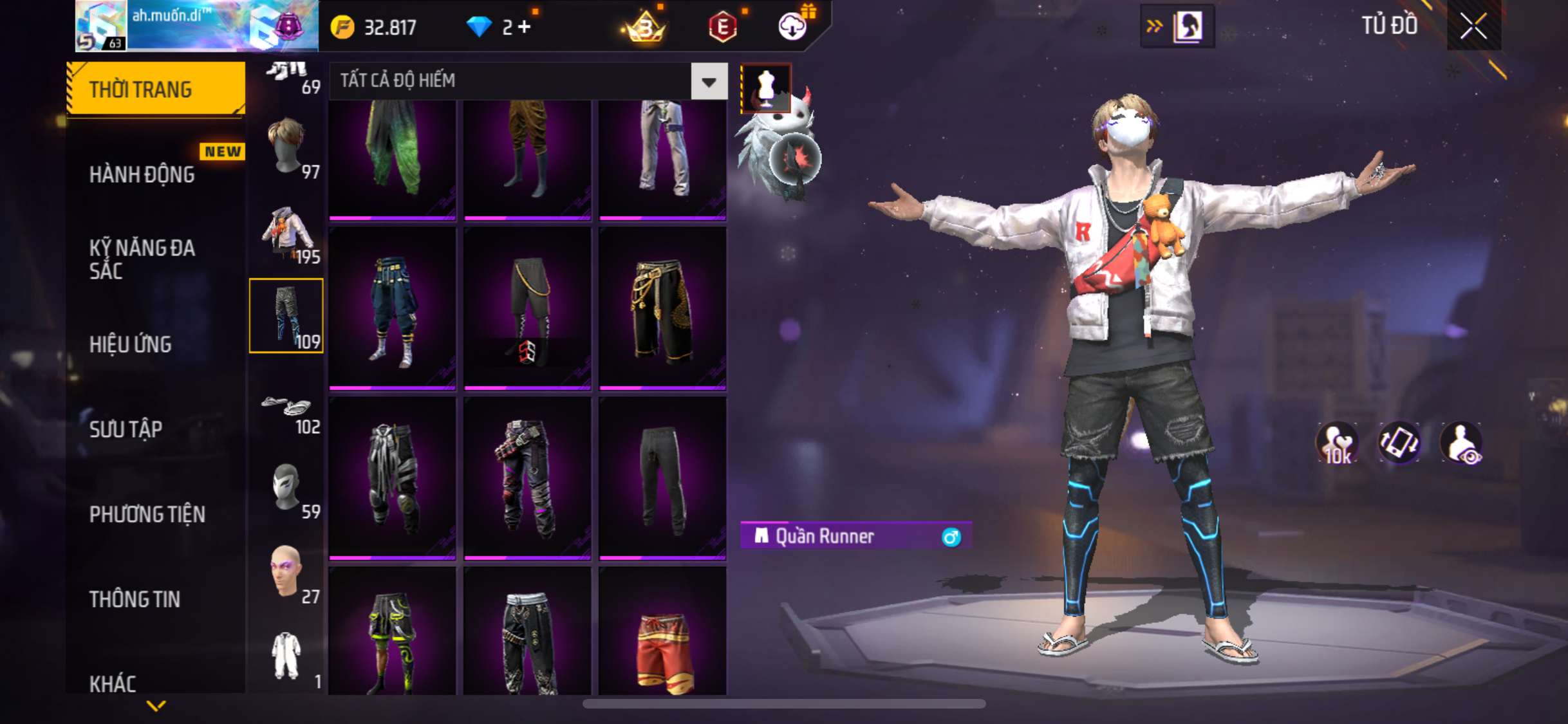The image size is (1568, 724).
Task: Go to Phương Tiện tab
Action: [147, 514]
